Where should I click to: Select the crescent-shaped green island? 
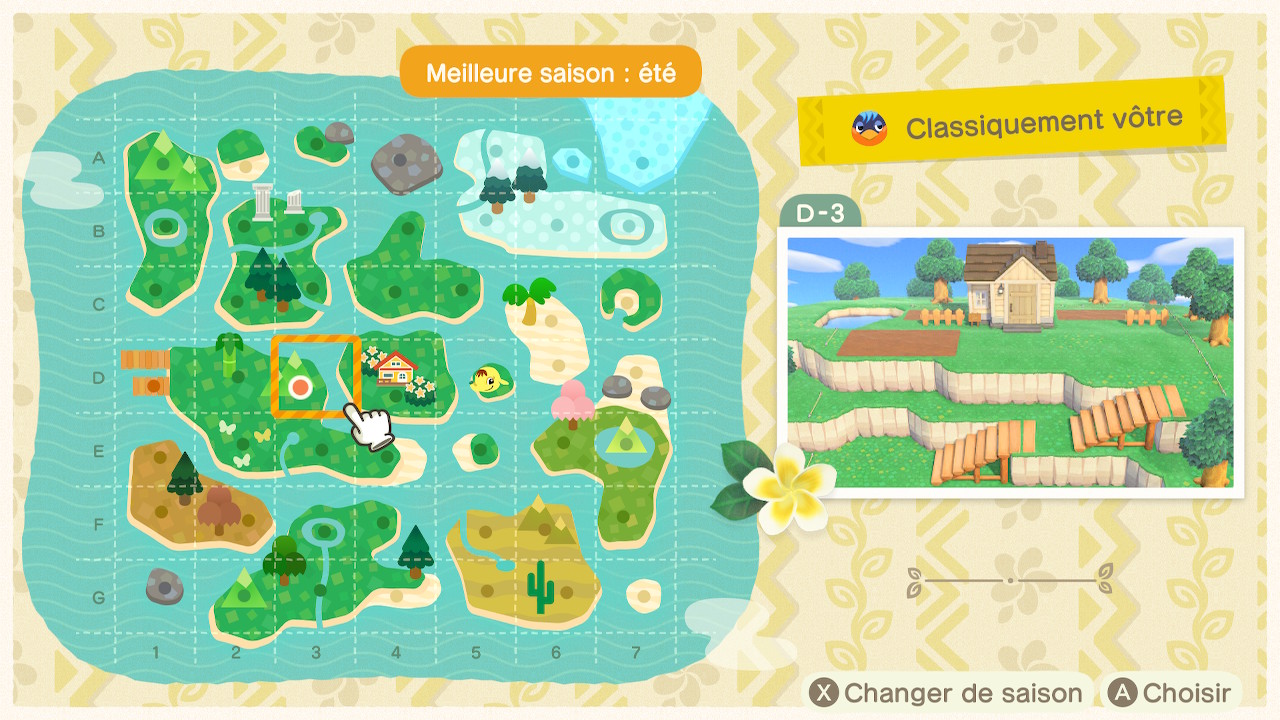click(x=632, y=295)
